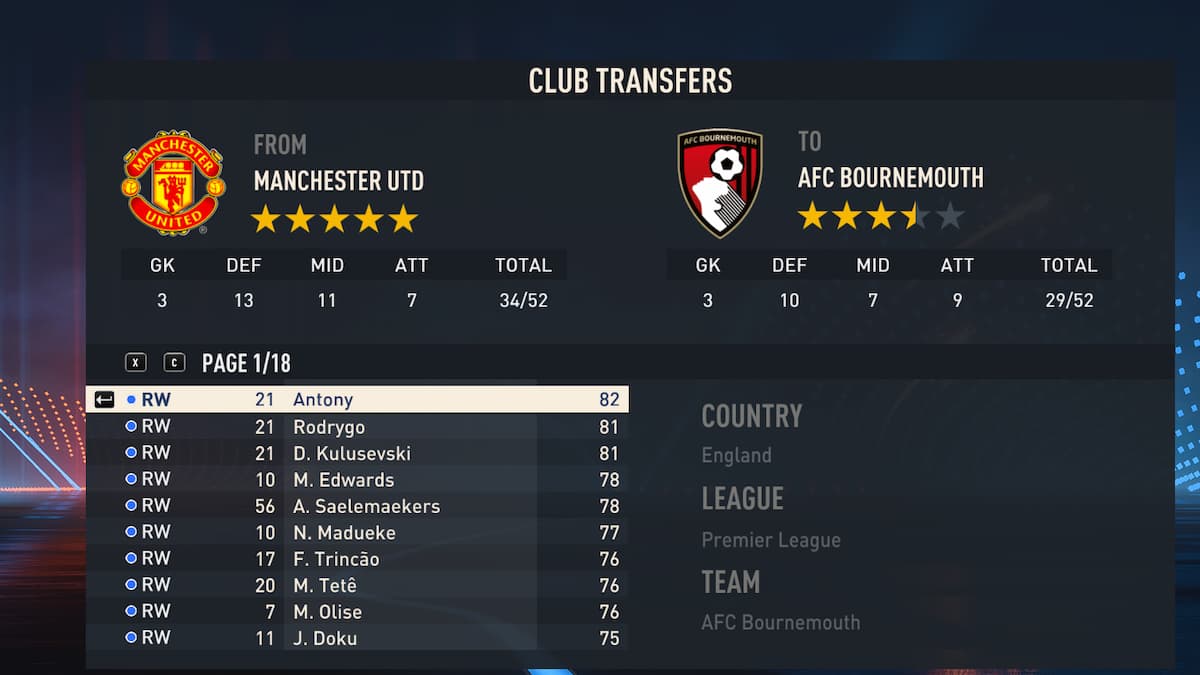This screenshot has width=1200, height=675.
Task: Click the AFC Bournemouth crest
Action: coord(720,182)
